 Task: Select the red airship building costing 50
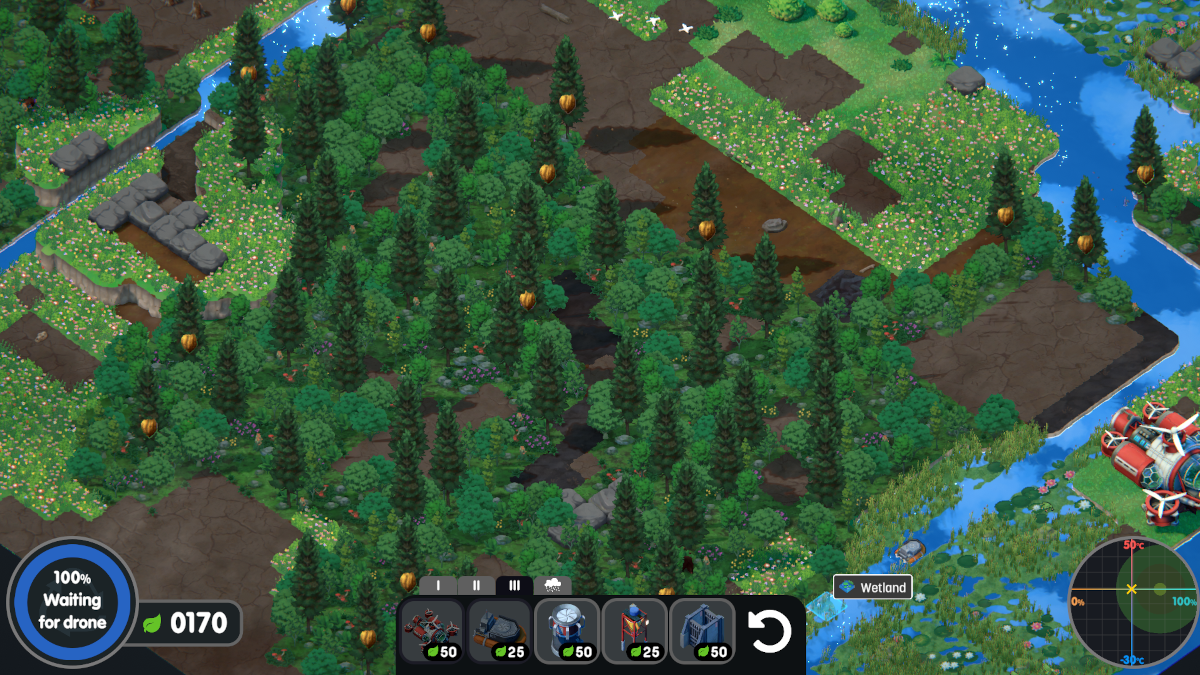[432, 631]
